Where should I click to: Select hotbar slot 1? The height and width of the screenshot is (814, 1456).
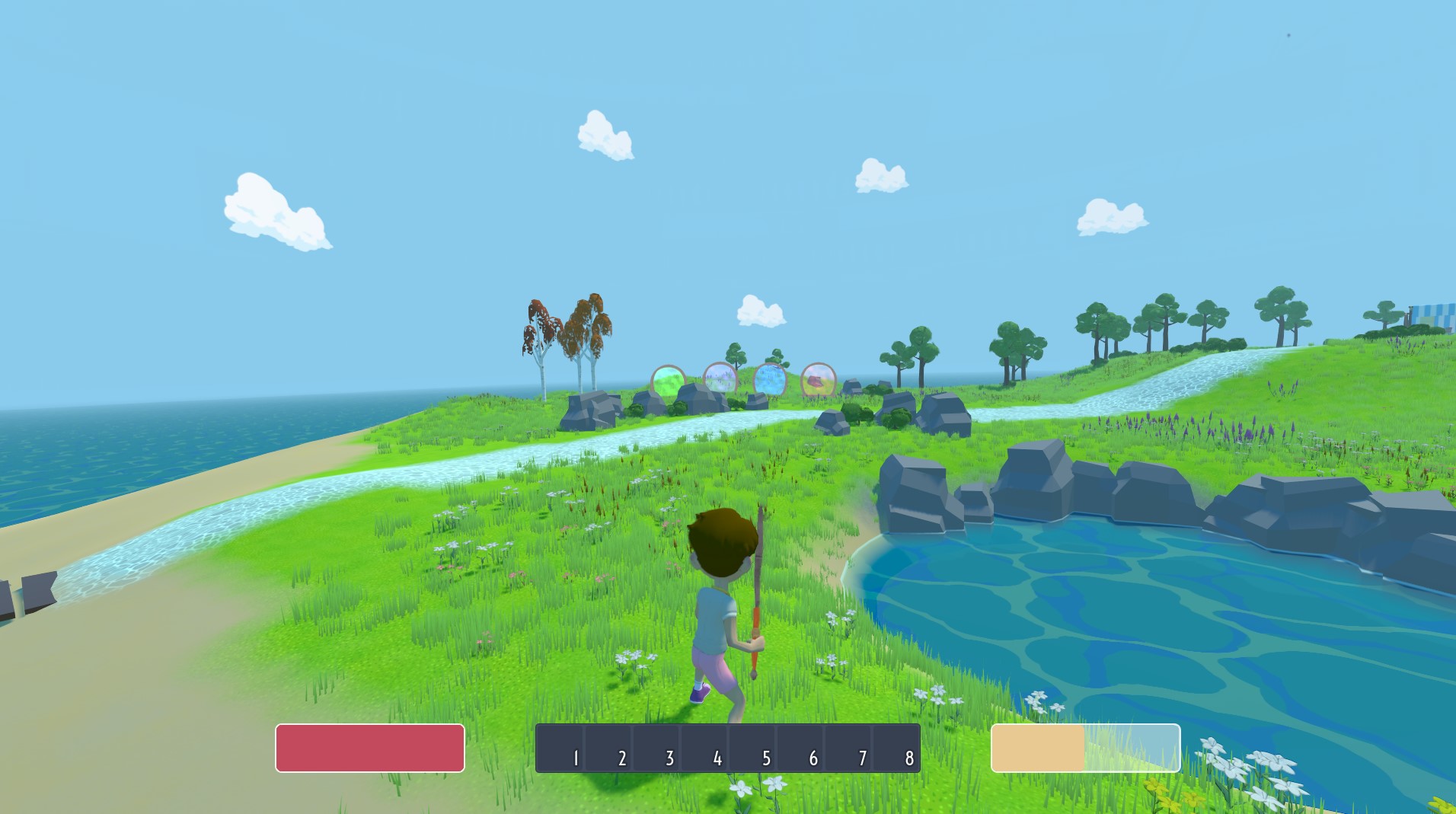coord(560,748)
